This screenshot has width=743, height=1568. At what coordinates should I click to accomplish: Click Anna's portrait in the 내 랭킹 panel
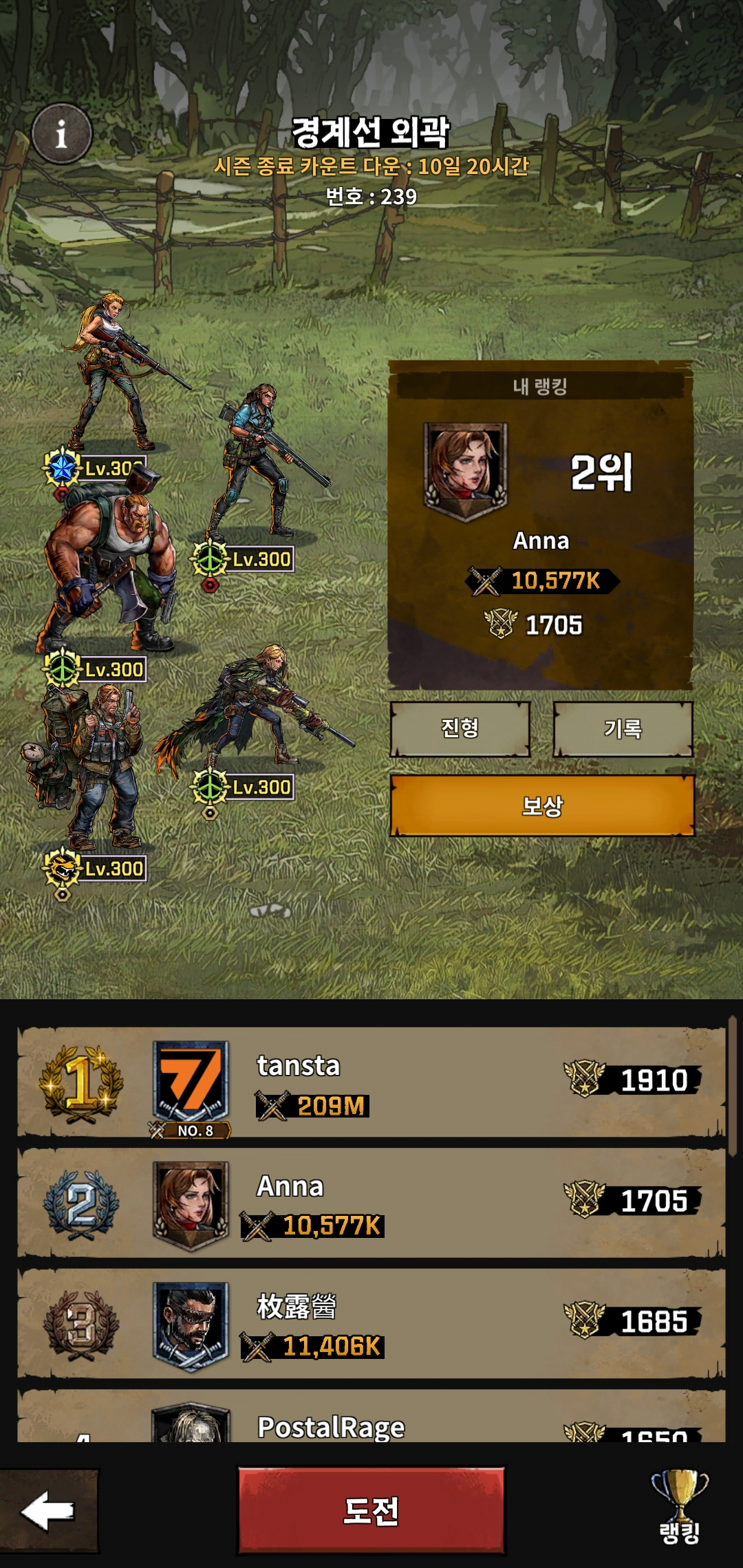coord(465,469)
